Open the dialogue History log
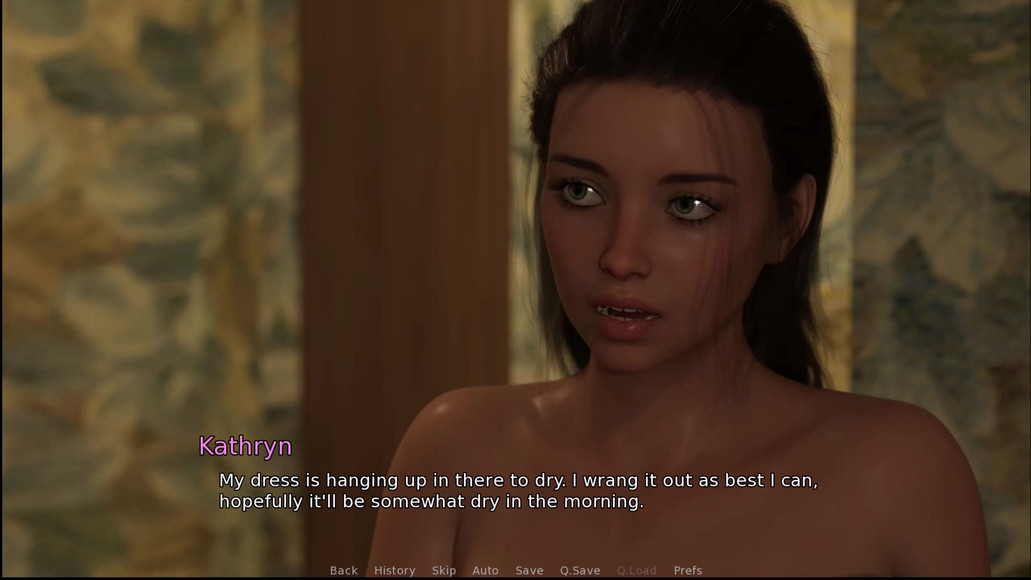The width and height of the screenshot is (1031, 580). (x=394, y=570)
